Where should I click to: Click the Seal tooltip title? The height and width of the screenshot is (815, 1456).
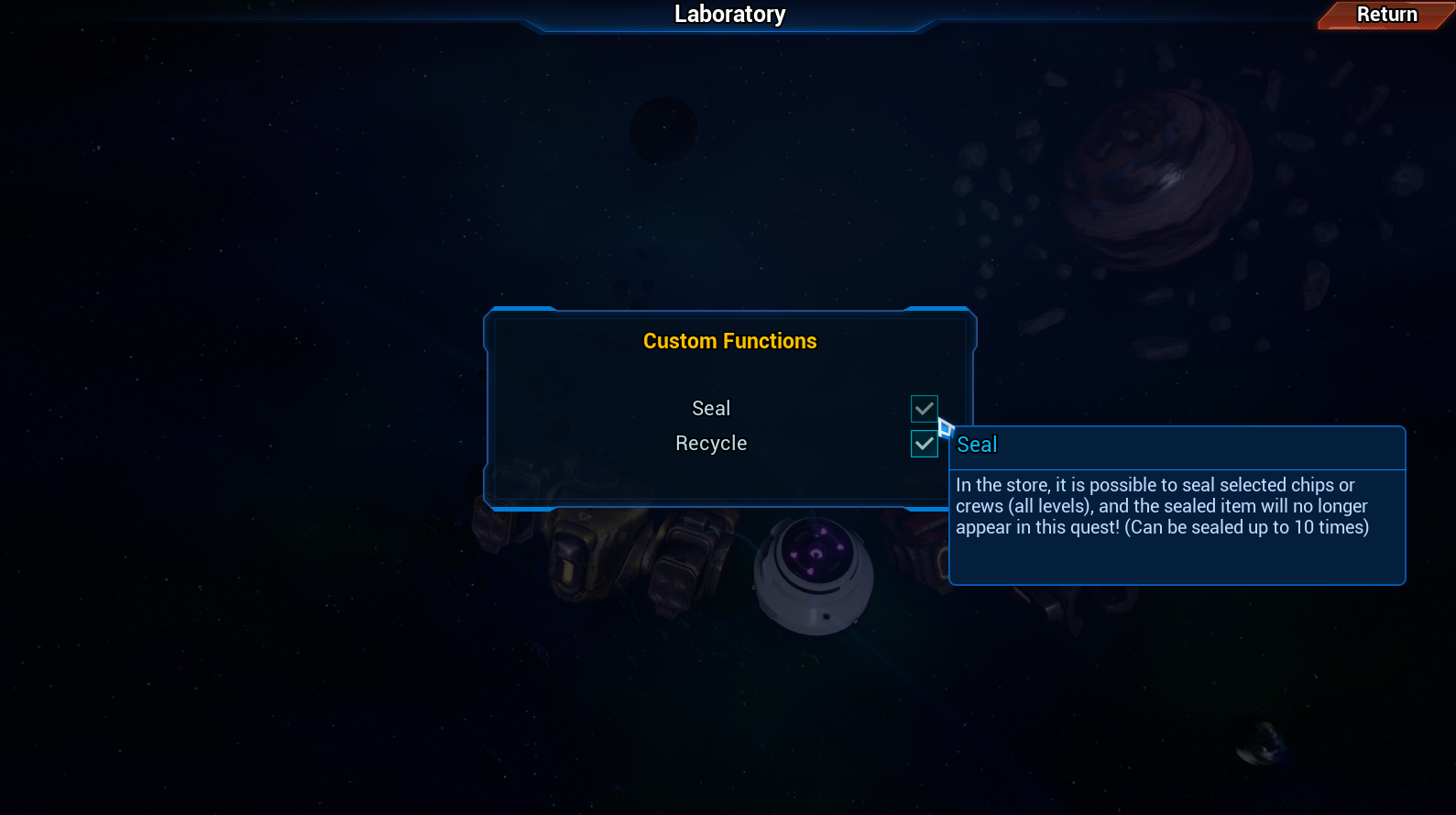tap(977, 445)
